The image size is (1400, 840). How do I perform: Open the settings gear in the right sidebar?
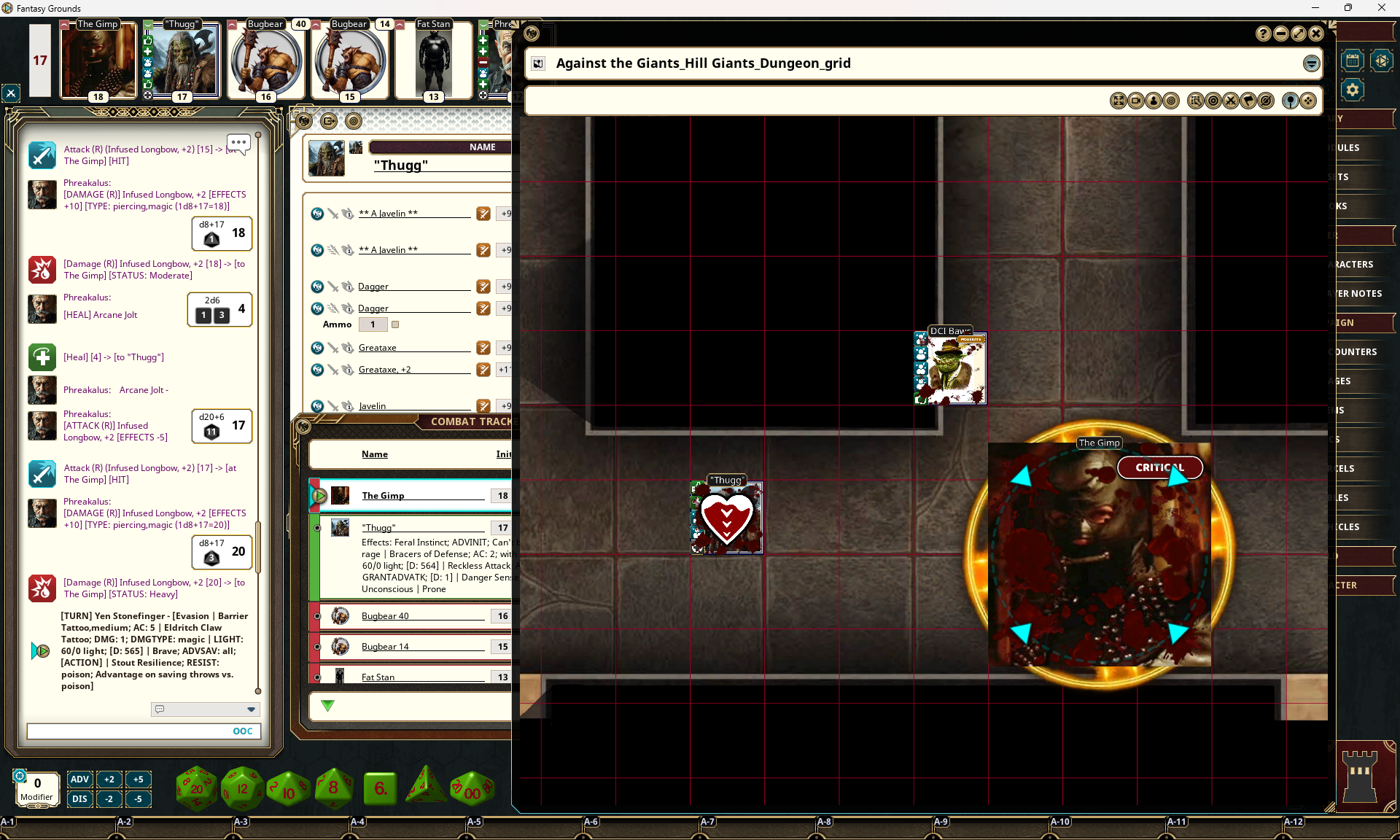point(1353,89)
